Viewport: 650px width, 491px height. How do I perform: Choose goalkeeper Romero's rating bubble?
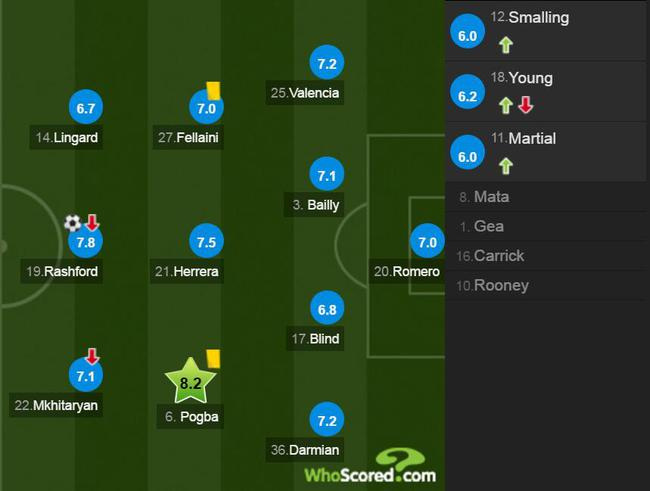[x=427, y=242]
